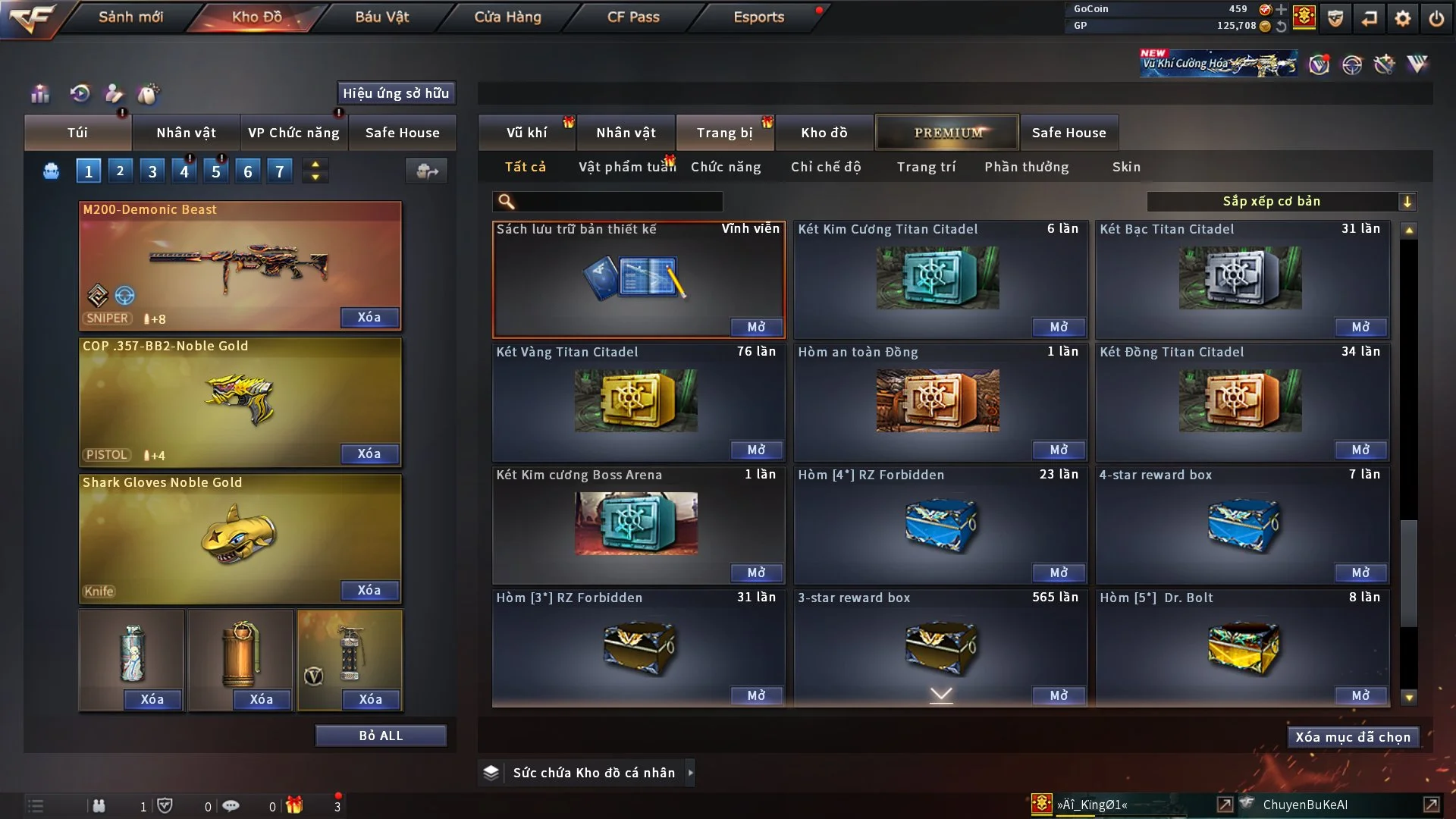This screenshot has width=1456, height=819.
Task: Switch to the Vũ khí tab
Action: (x=526, y=133)
